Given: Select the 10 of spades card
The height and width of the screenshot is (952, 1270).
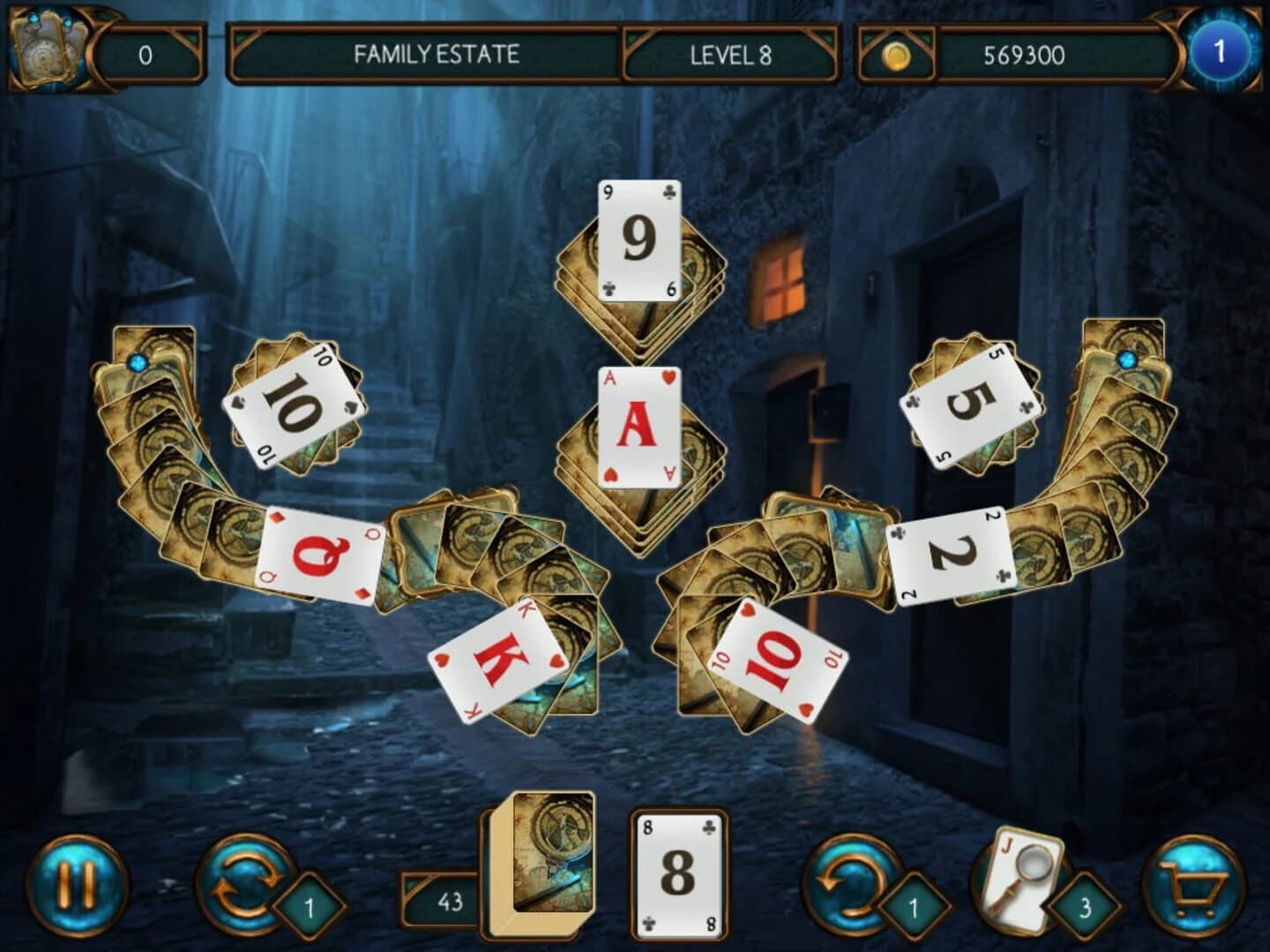Looking at the screenshot, I should (x=295, y=404).
